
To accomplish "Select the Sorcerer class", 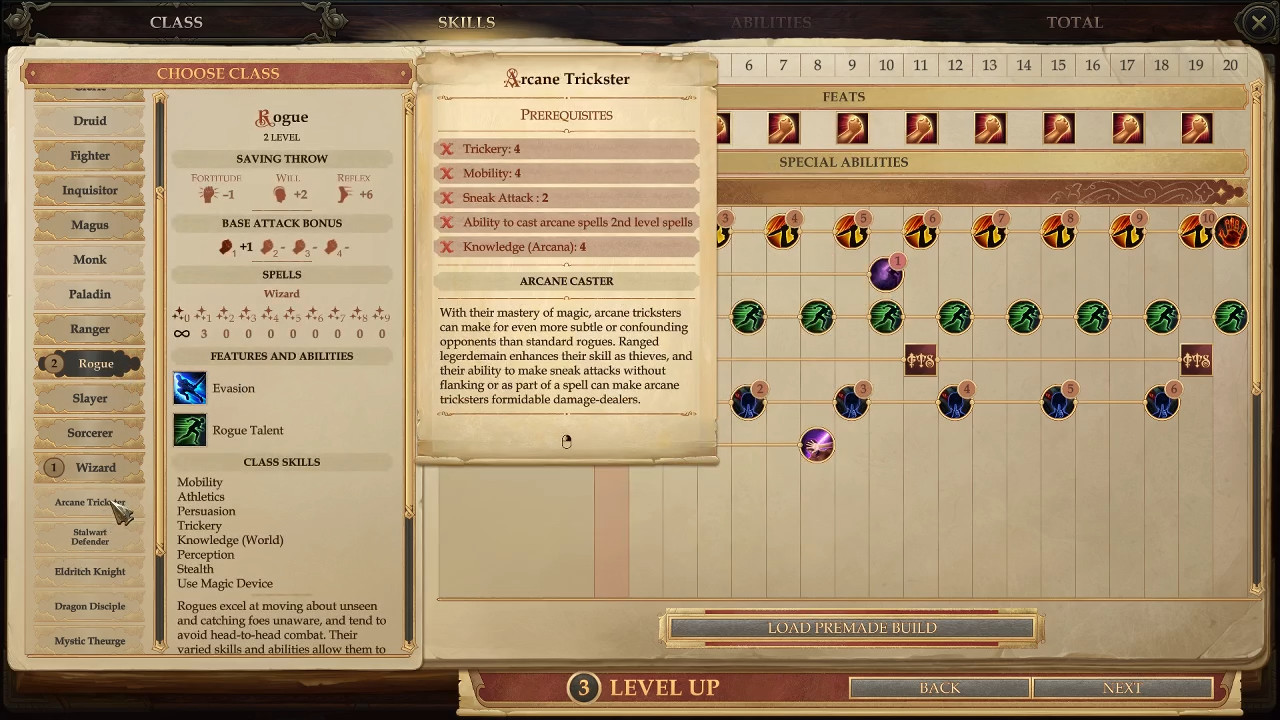I will pyautogui.click(x=90, y=433).
